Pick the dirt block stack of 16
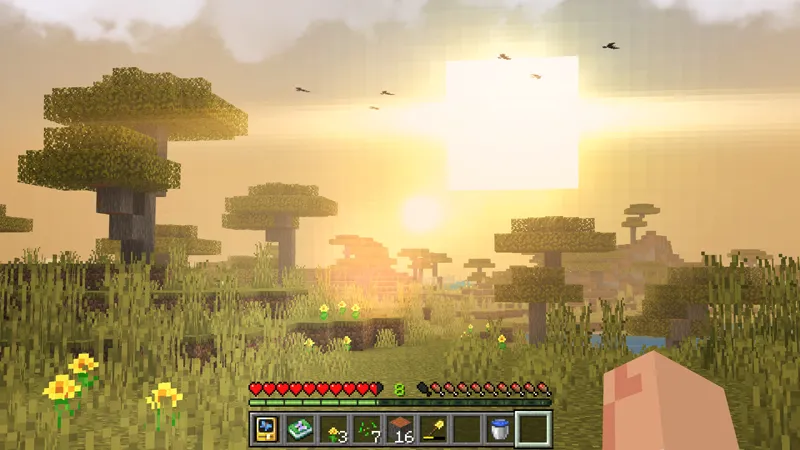This screenshot has height=450, width=800. 400,429
